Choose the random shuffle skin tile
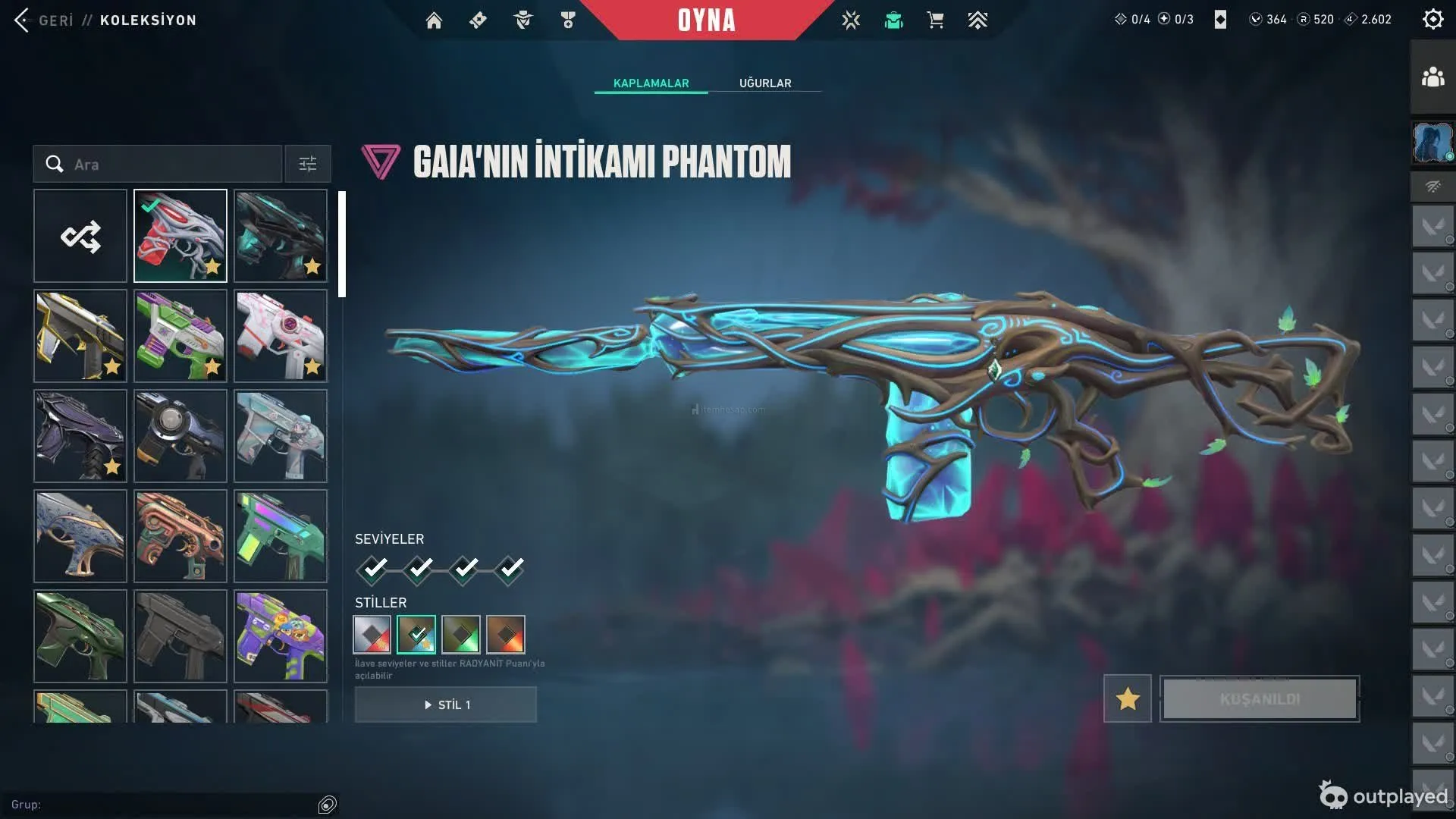 coord(80,236)
